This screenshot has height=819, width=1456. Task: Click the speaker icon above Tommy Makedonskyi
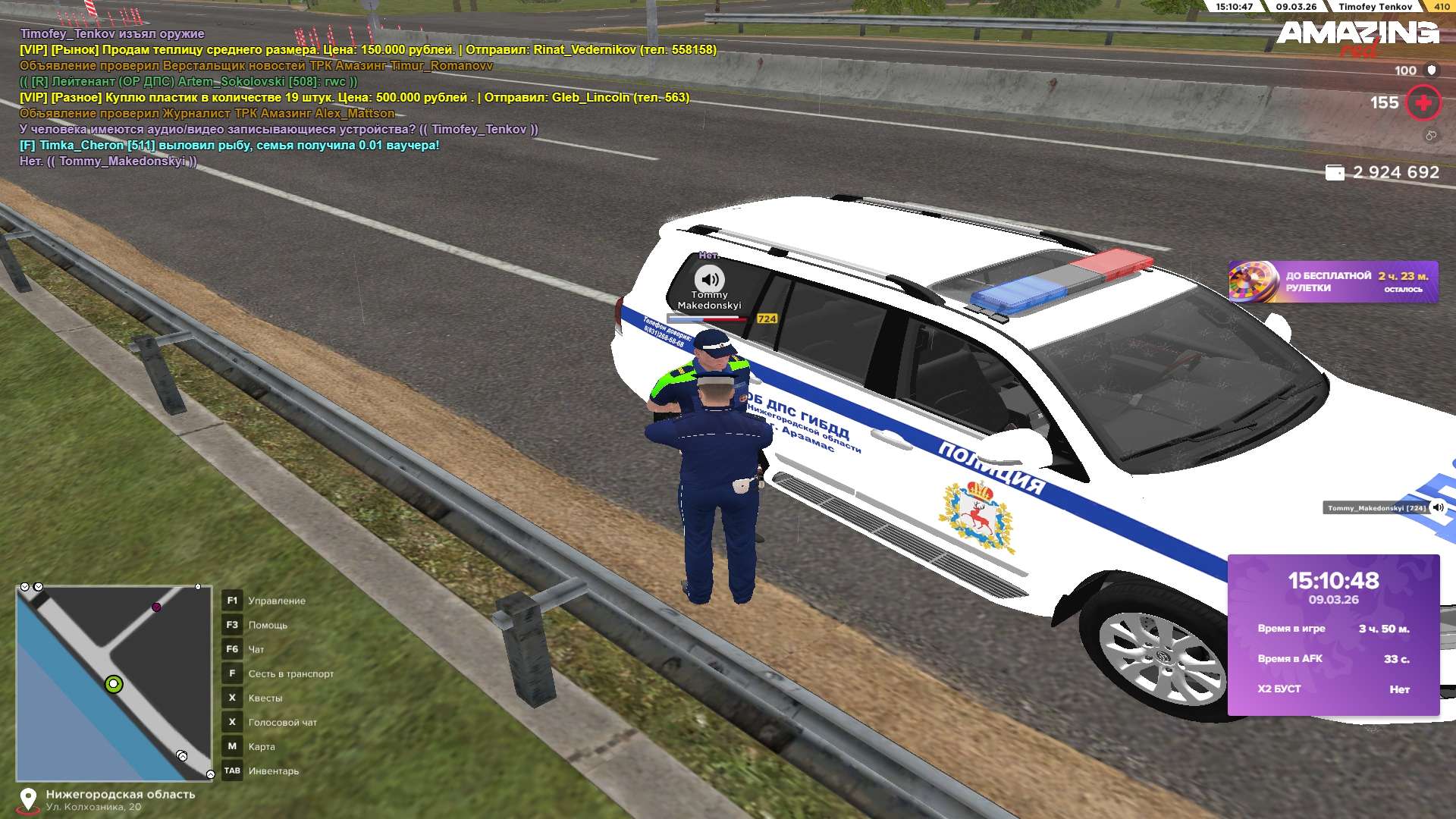[710, 279]
